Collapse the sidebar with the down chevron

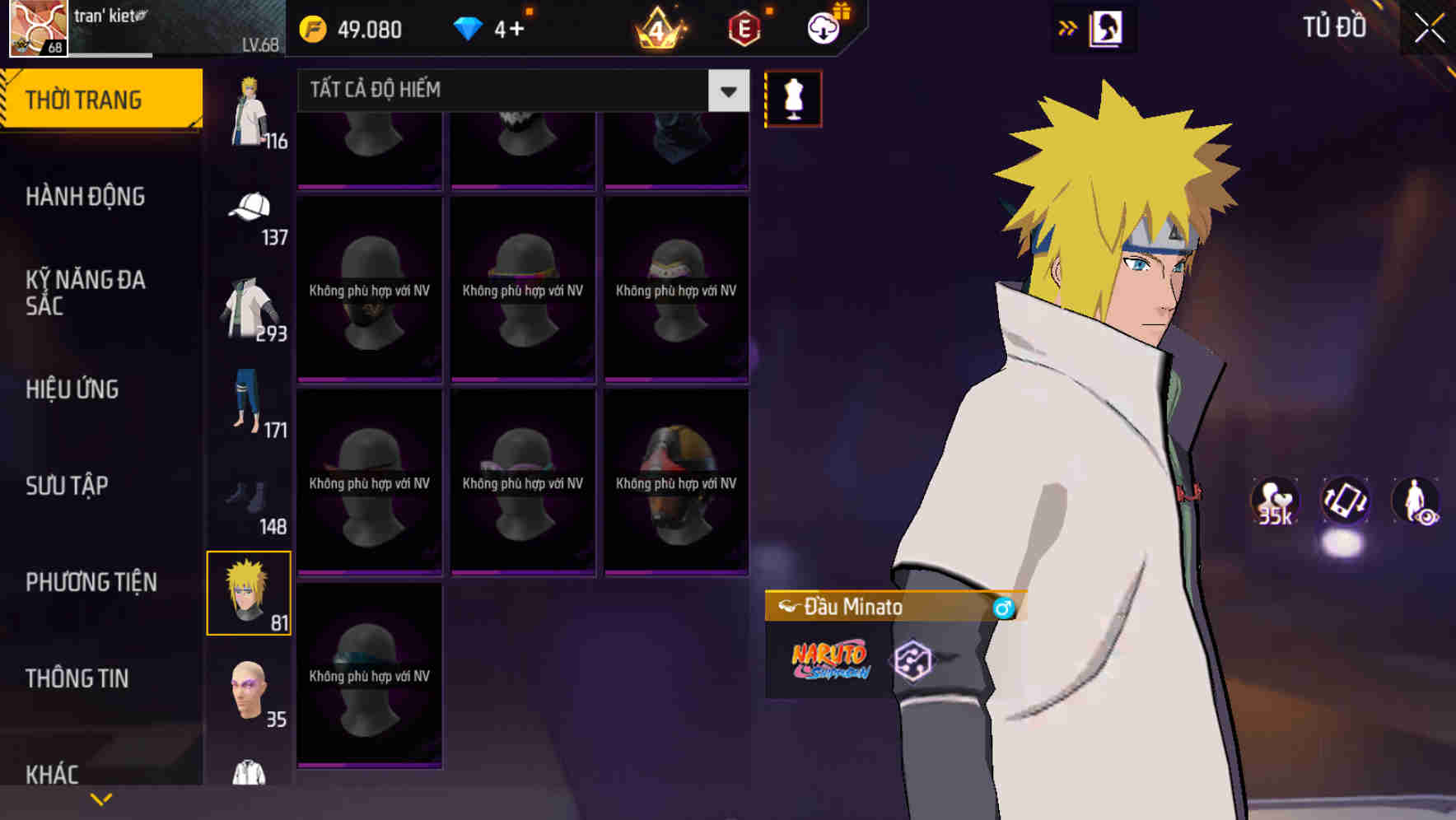(x=100, y=798)
